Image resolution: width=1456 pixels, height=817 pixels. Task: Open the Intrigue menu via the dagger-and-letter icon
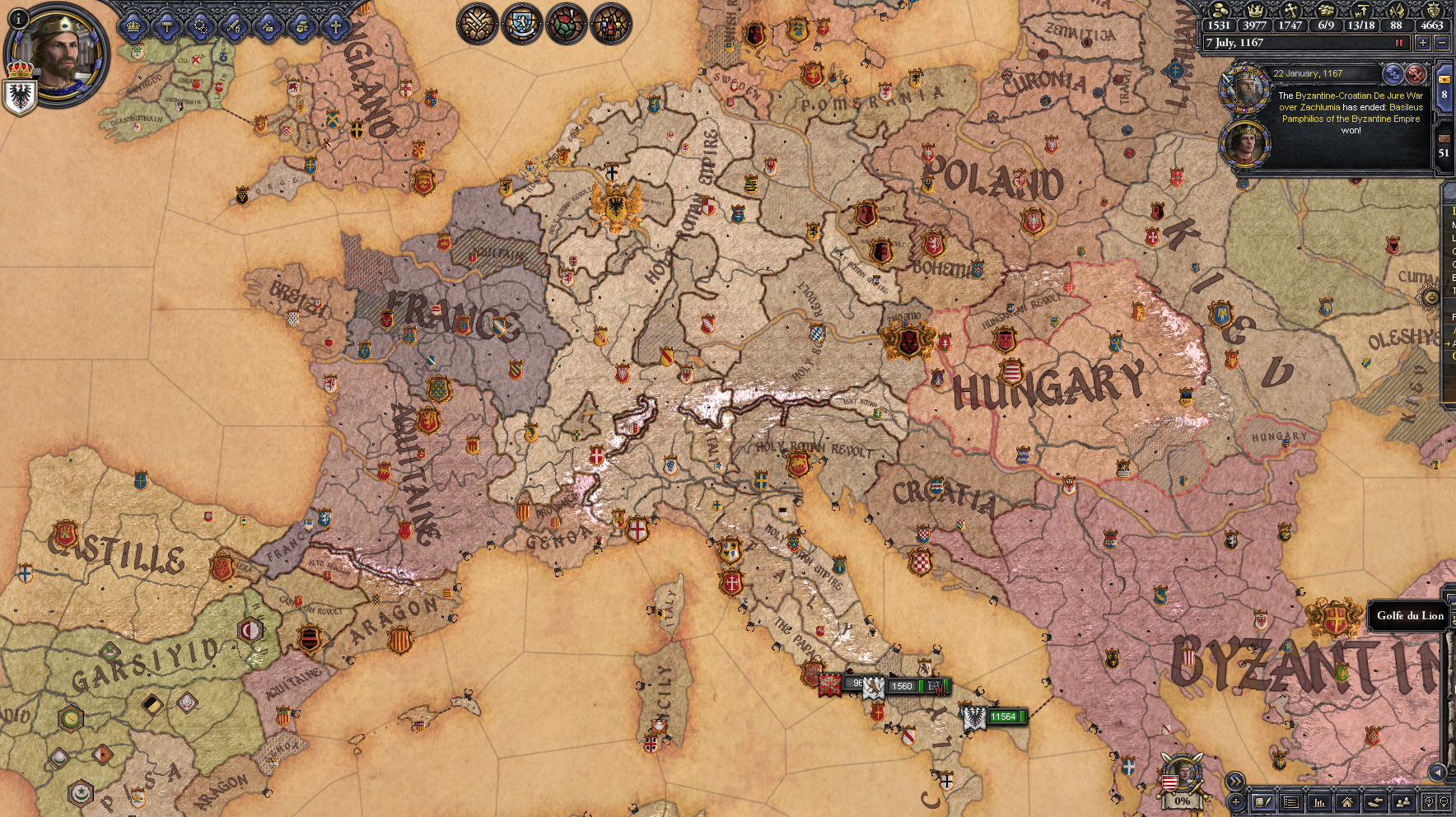[x=268, y=27]
